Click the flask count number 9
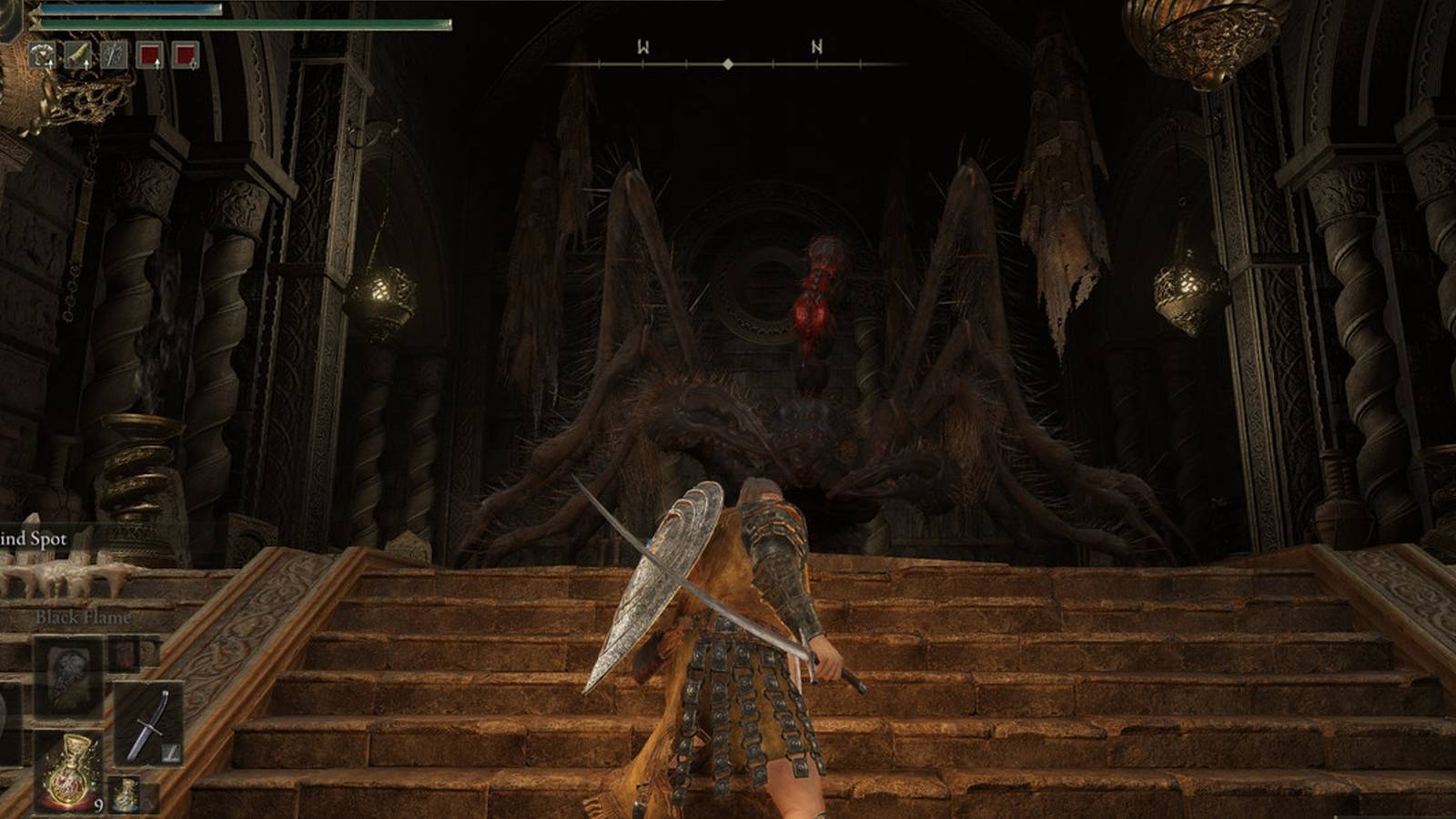The image size is (1456, 819). 98,804
